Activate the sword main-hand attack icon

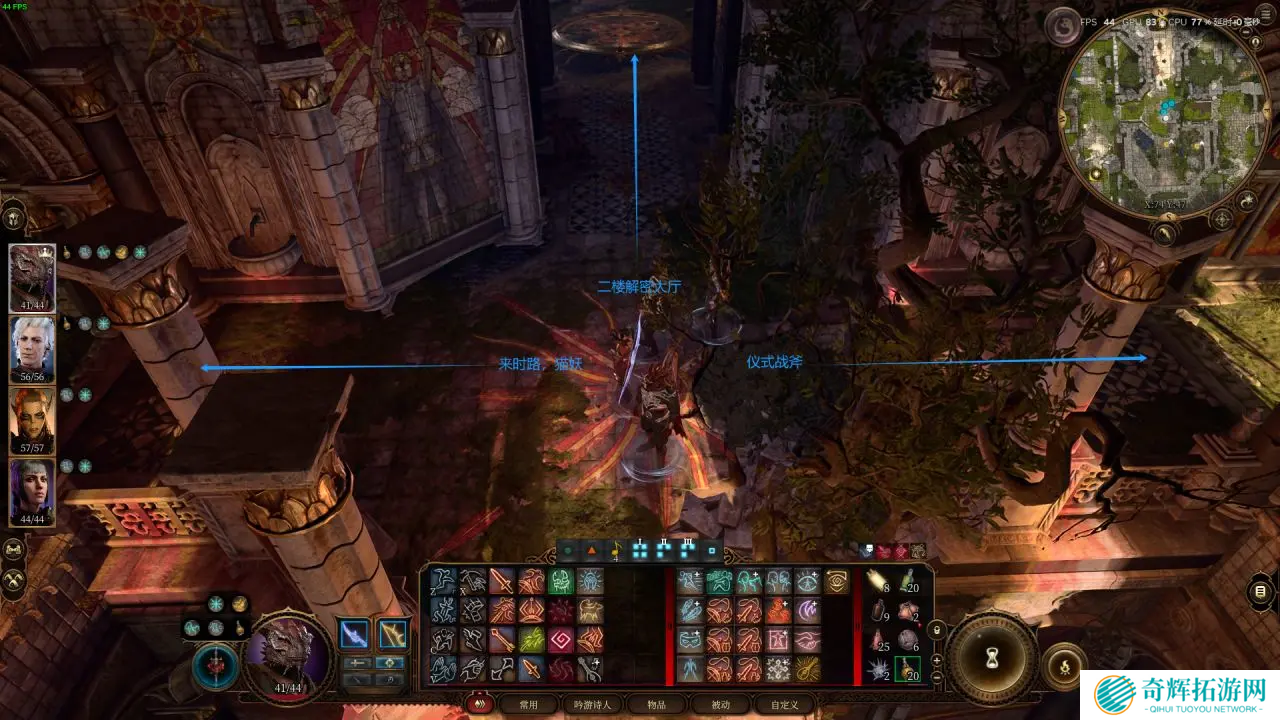coord(501,581)
